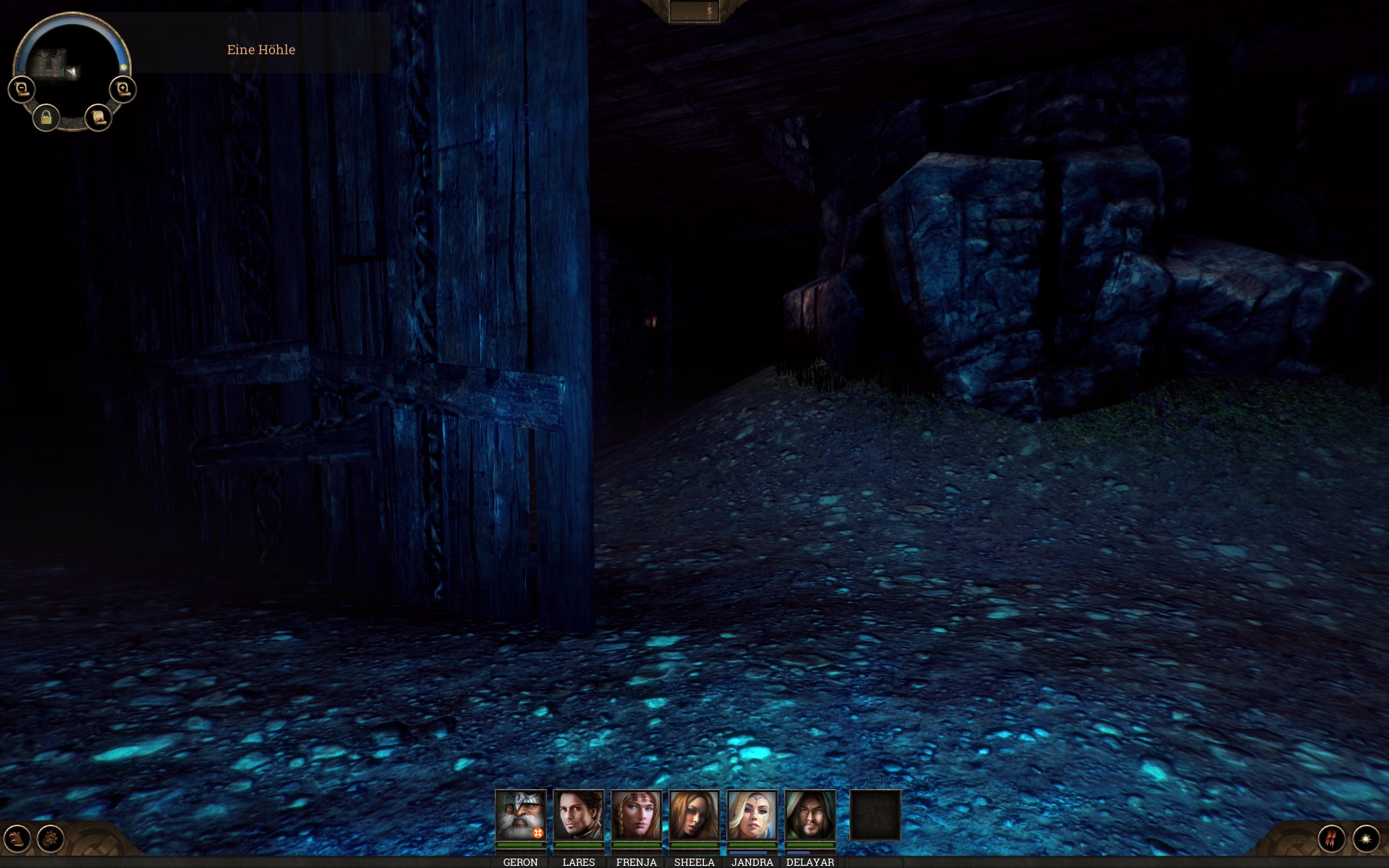Click the red torn banner icon
This screenshot has height=868, width=1389.
tap(1331, 839)
